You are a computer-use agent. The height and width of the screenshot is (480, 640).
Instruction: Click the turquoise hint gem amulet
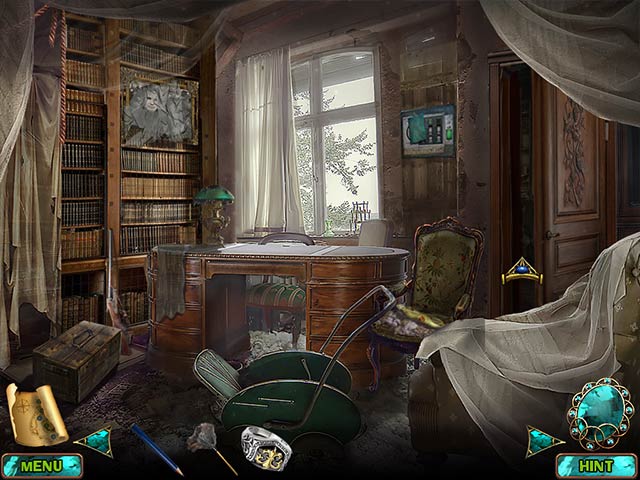coord(599,415)
